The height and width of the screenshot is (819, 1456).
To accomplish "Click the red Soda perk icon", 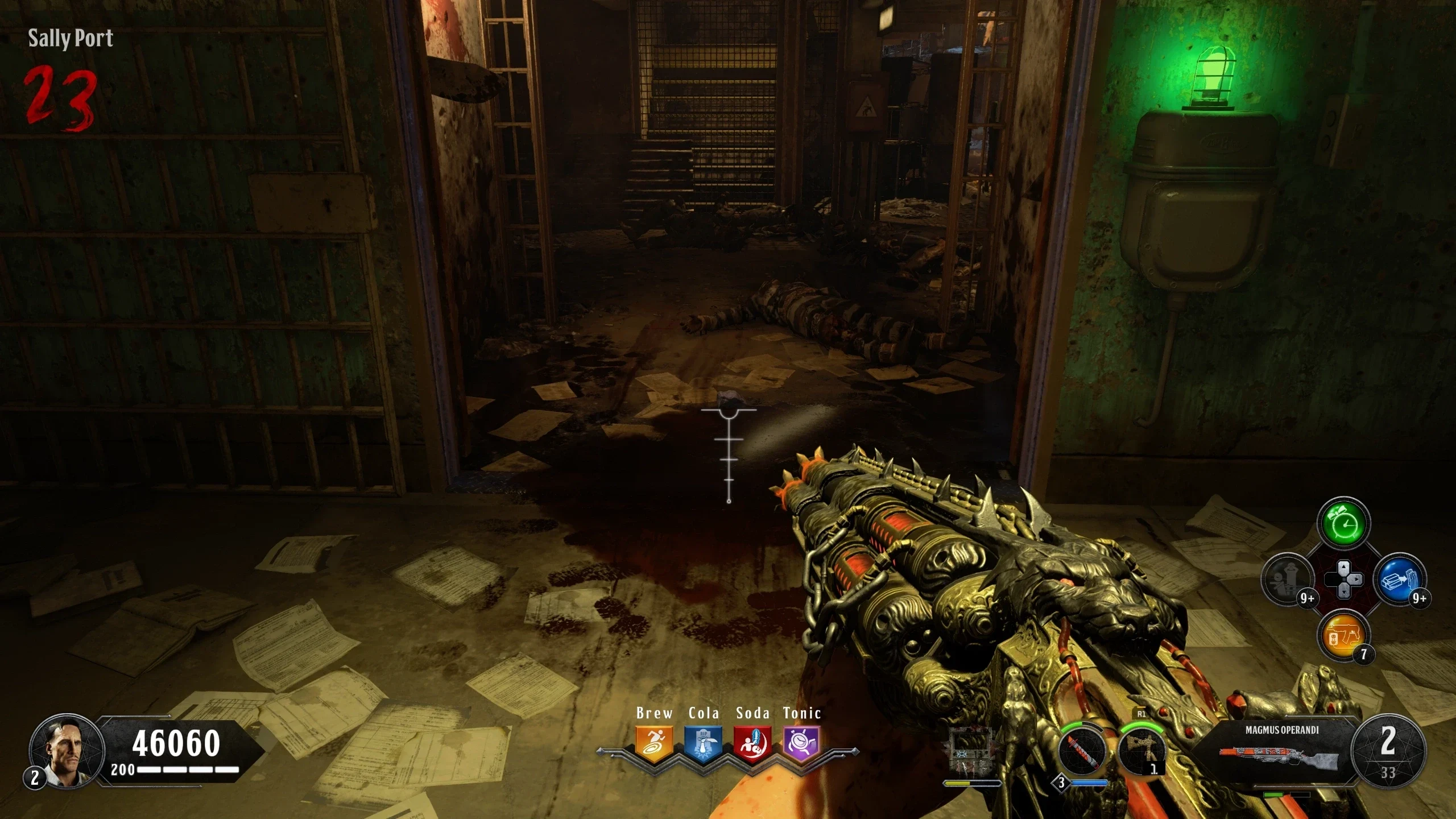I will point(752,743).
